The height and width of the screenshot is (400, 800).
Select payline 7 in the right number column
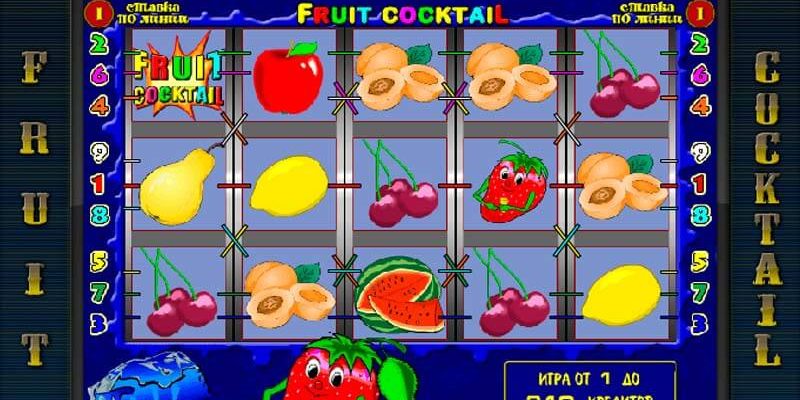point(701,292)
